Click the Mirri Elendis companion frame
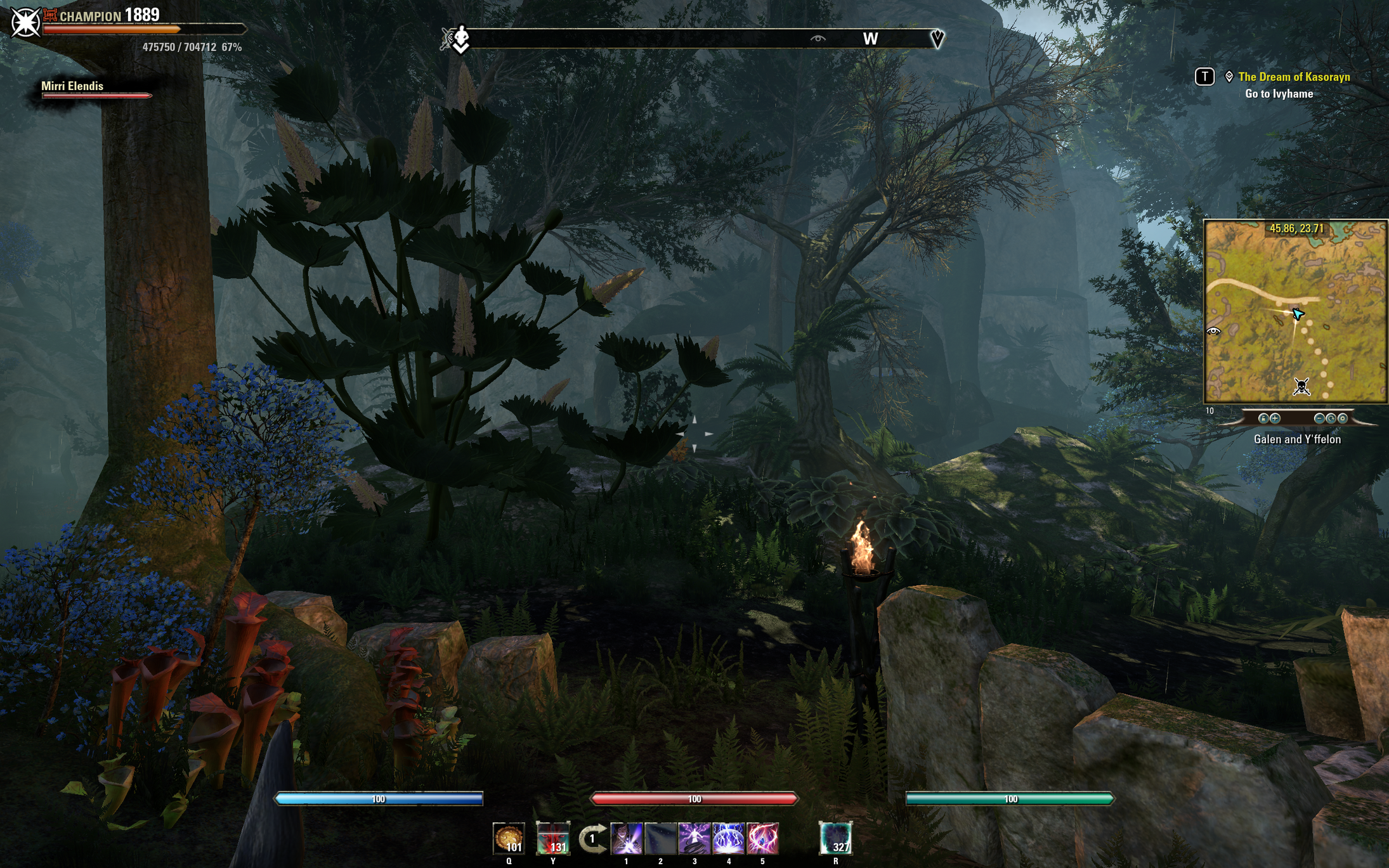Viewport: 1389px width, 868px height. pos(95,89)
